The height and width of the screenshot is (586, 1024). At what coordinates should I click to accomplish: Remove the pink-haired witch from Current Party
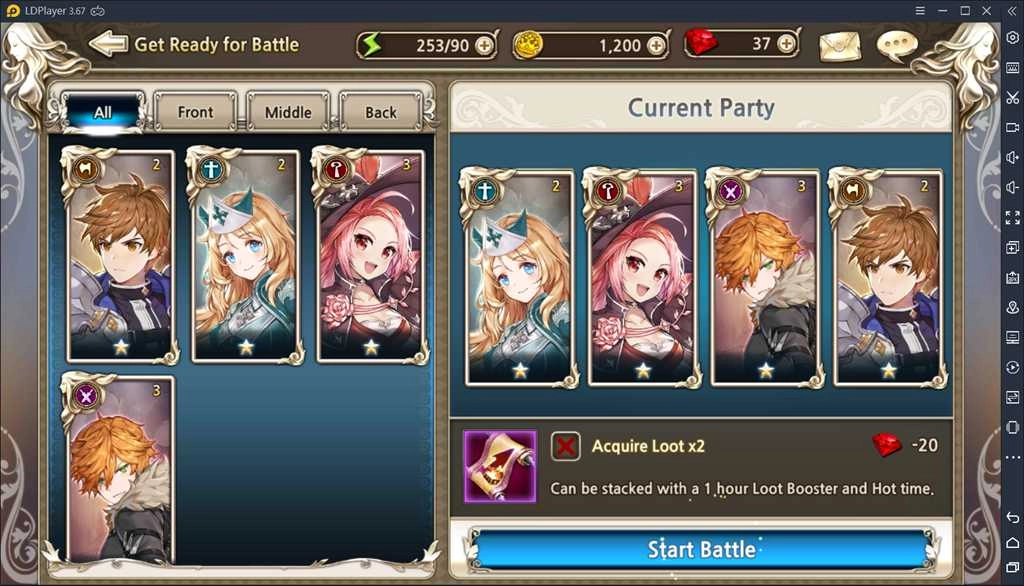(641, 278)
